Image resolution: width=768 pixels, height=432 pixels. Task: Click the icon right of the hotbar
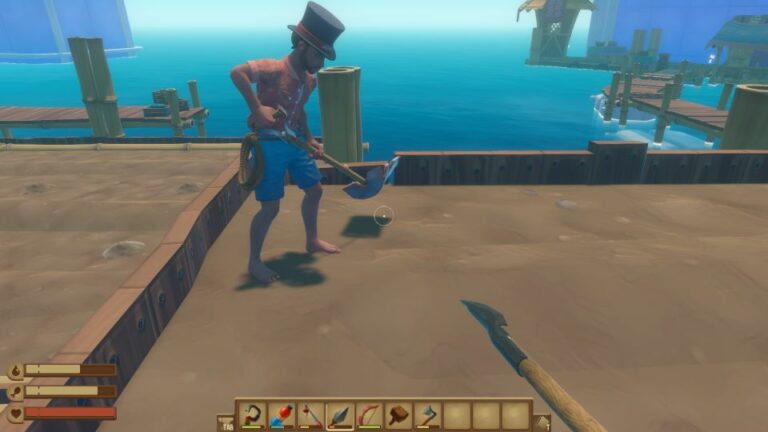542,423
